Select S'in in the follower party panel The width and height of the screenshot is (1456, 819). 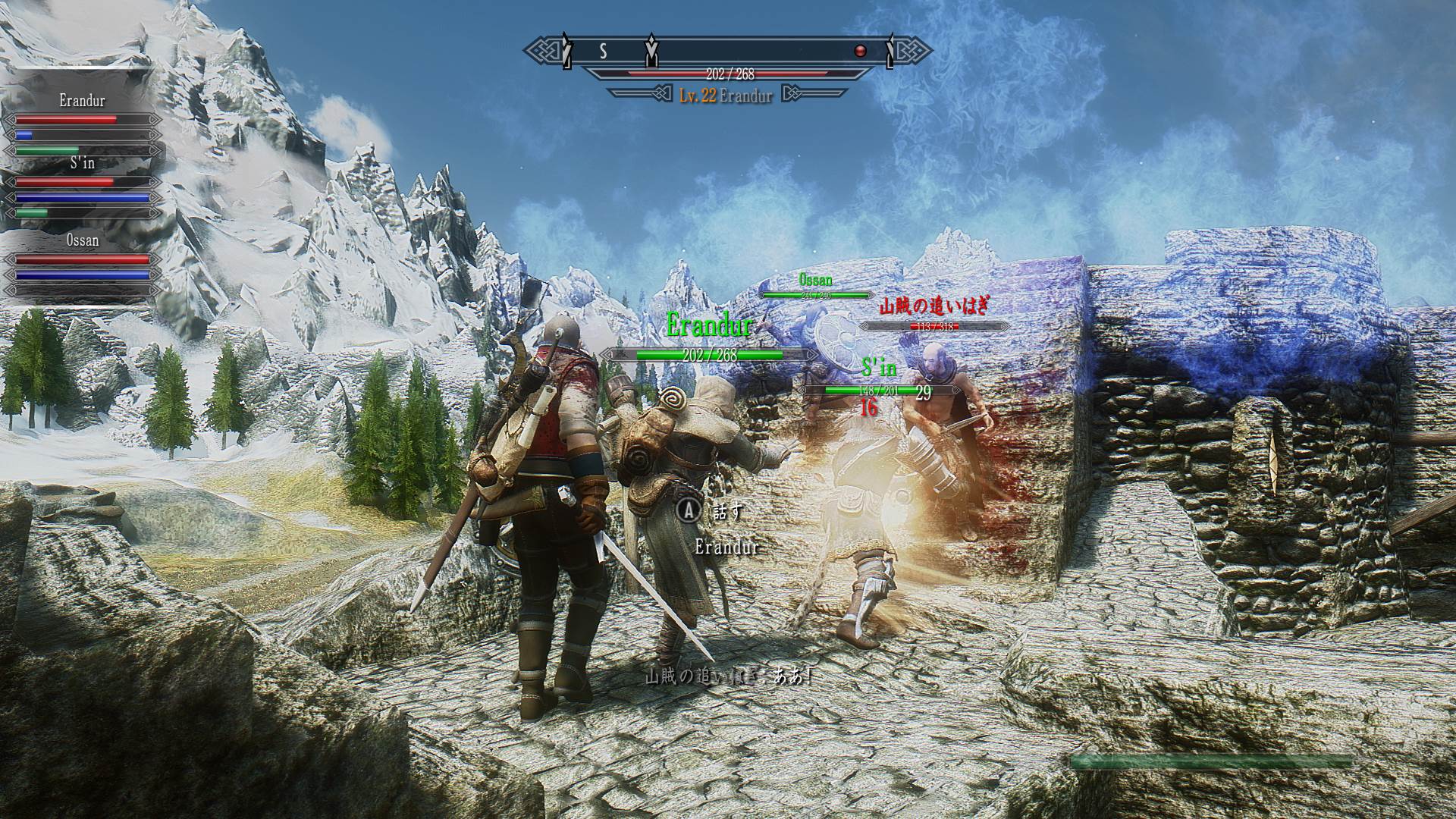coord(82,163)
